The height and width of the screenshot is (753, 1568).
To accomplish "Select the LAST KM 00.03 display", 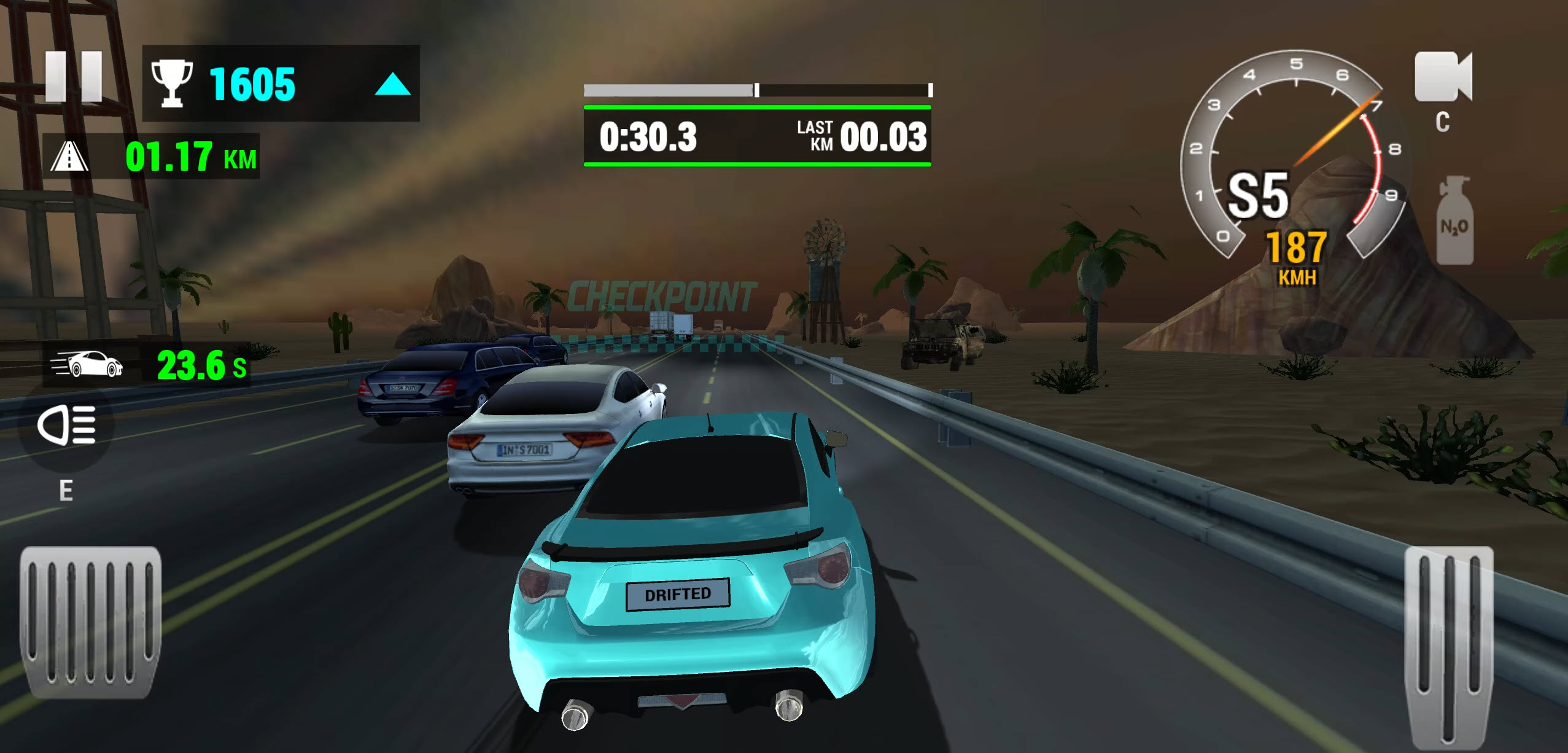I will click(858, 138).
